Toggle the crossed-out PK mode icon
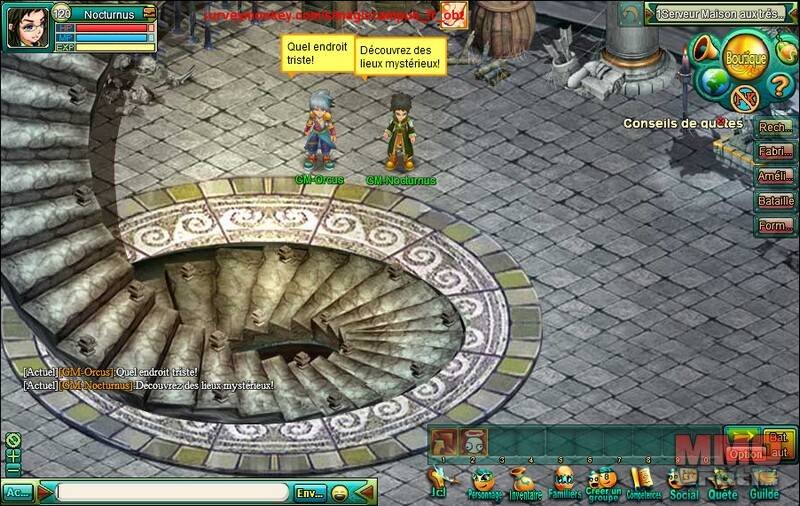This screenshot has height=506, width=800. point(743,97)
